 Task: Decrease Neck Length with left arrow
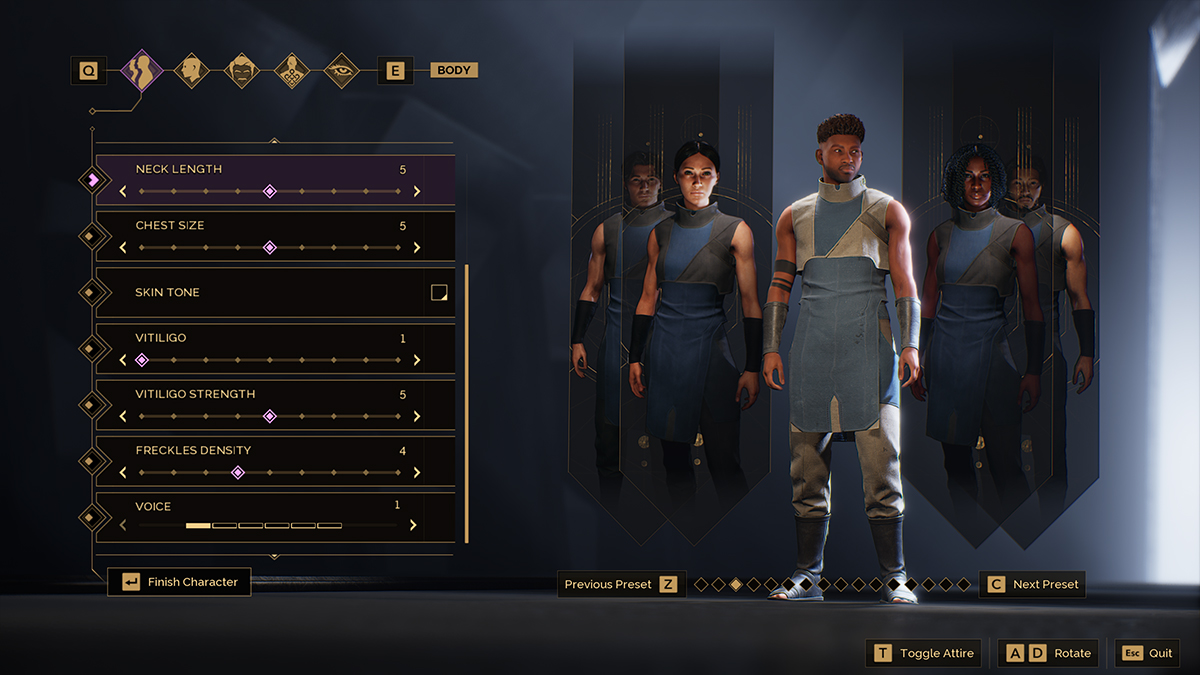click(123, 191)
